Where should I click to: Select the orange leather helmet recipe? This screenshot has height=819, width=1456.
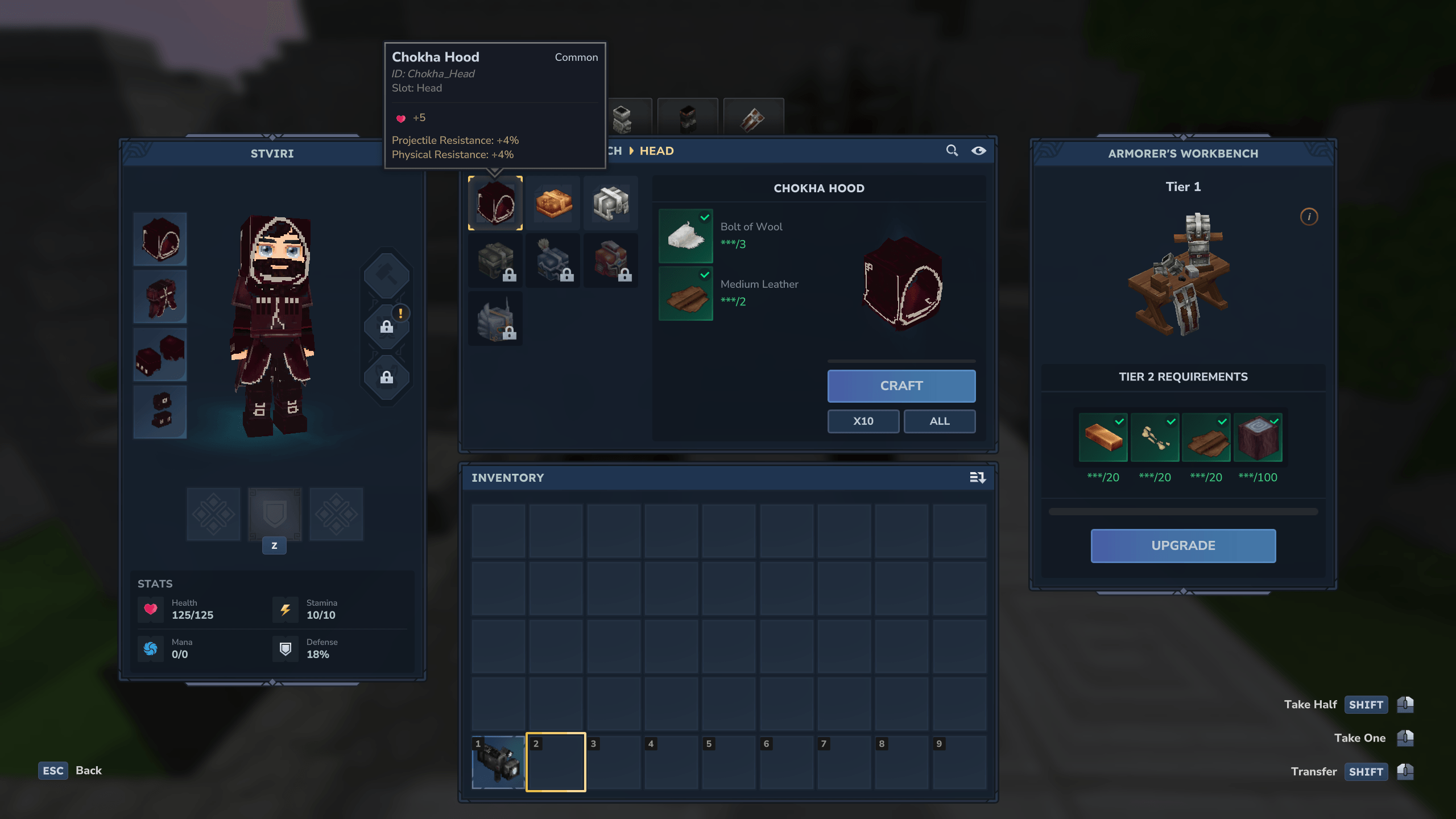(553, 203)
